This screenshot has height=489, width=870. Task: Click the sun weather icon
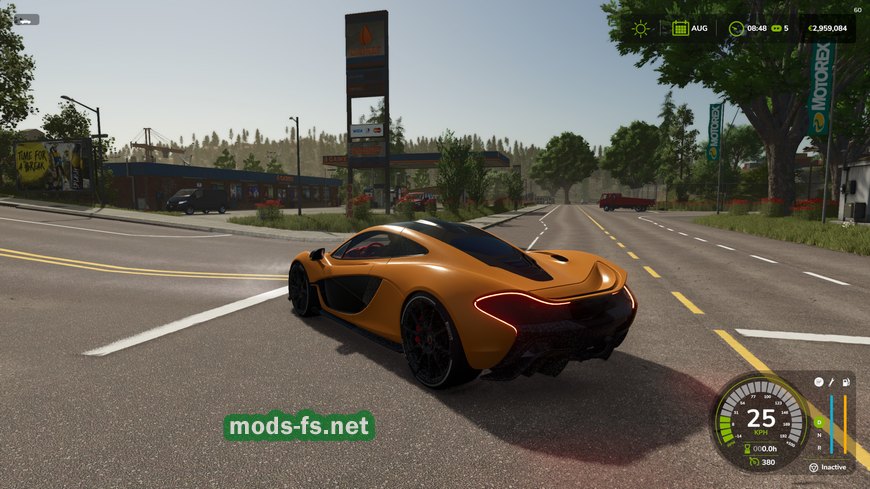pos(640,28)
